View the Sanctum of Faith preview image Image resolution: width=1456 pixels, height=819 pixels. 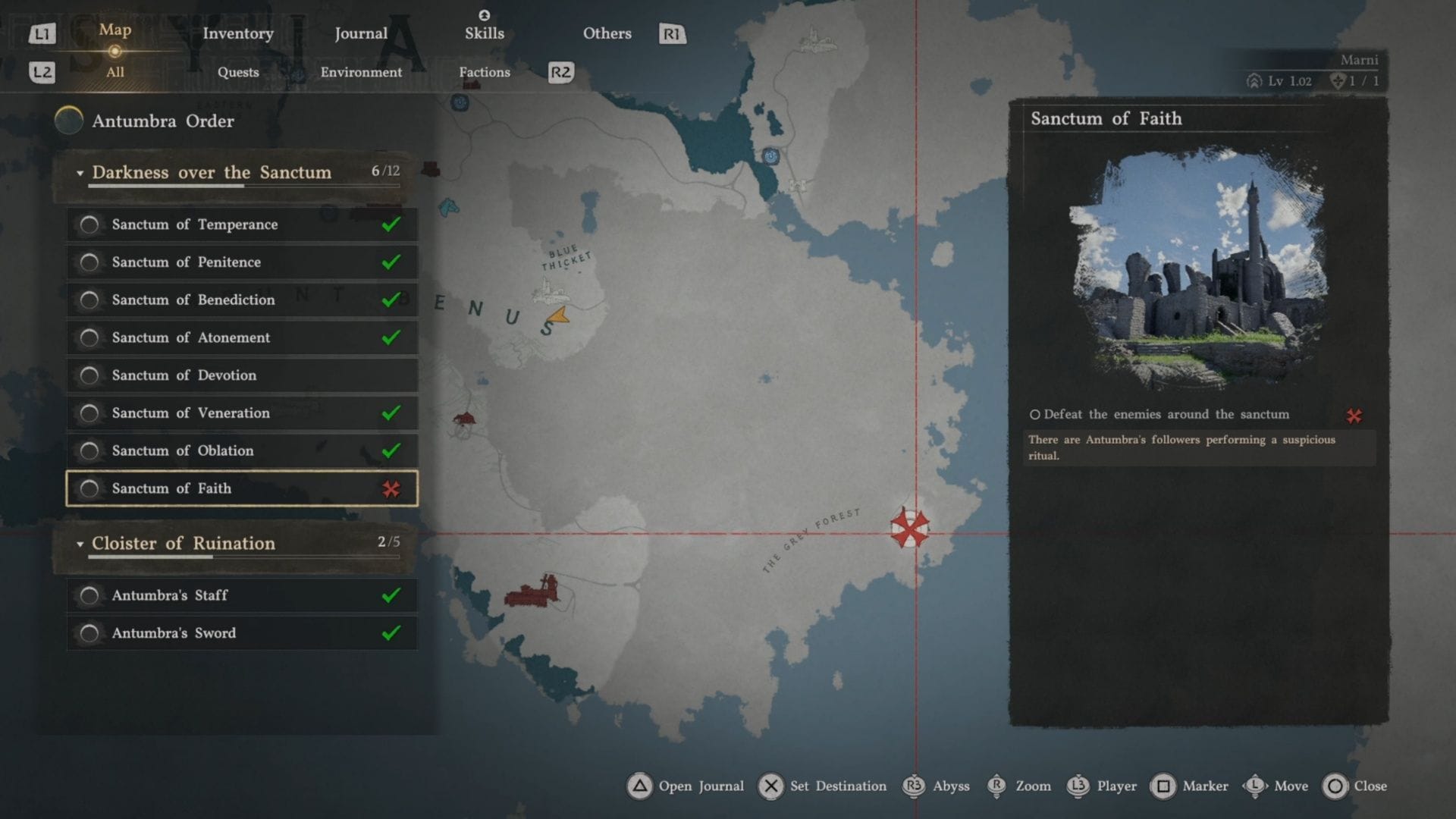point(1198,269)
